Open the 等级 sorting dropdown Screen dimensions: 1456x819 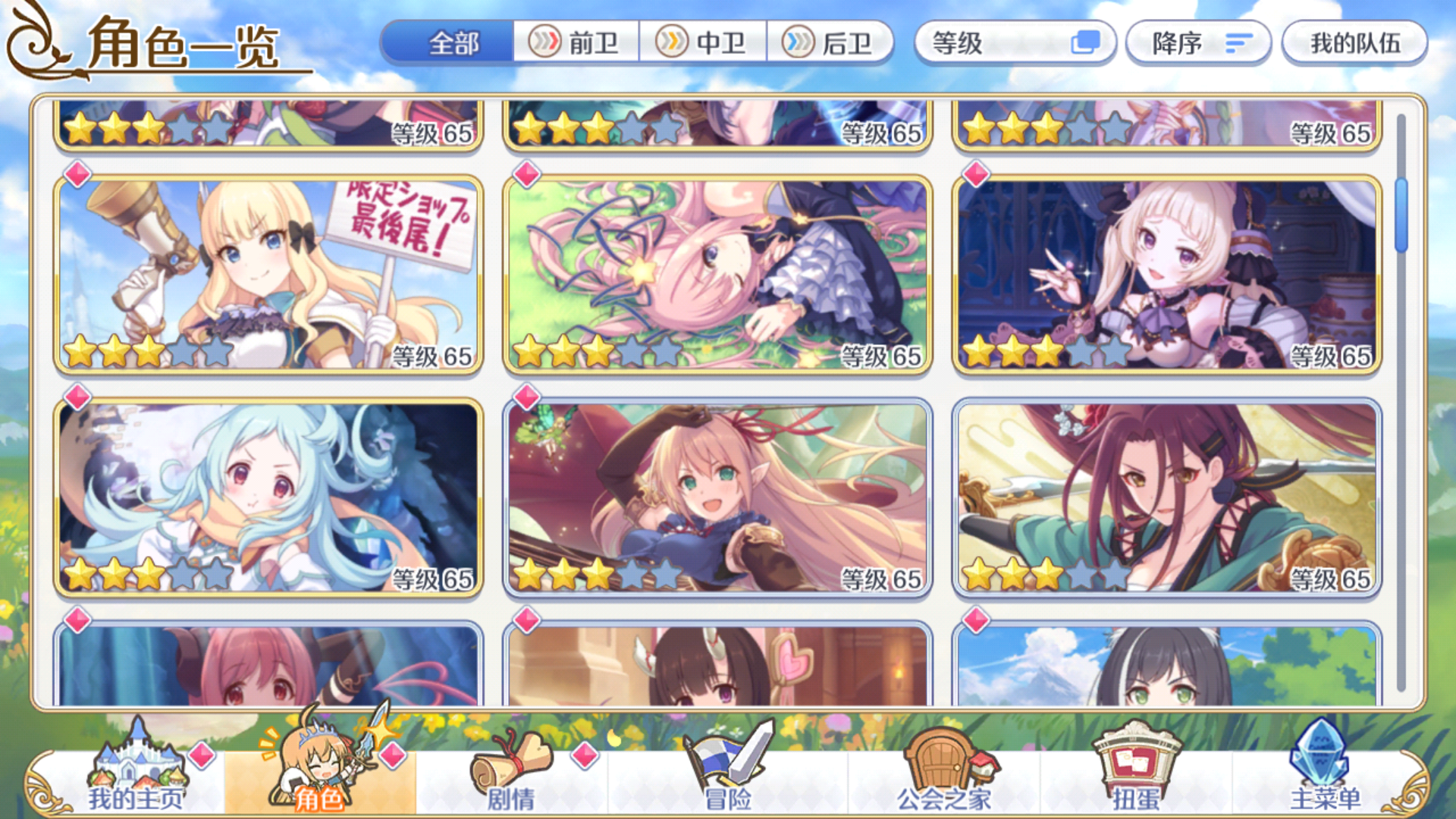tap(993, 44)
